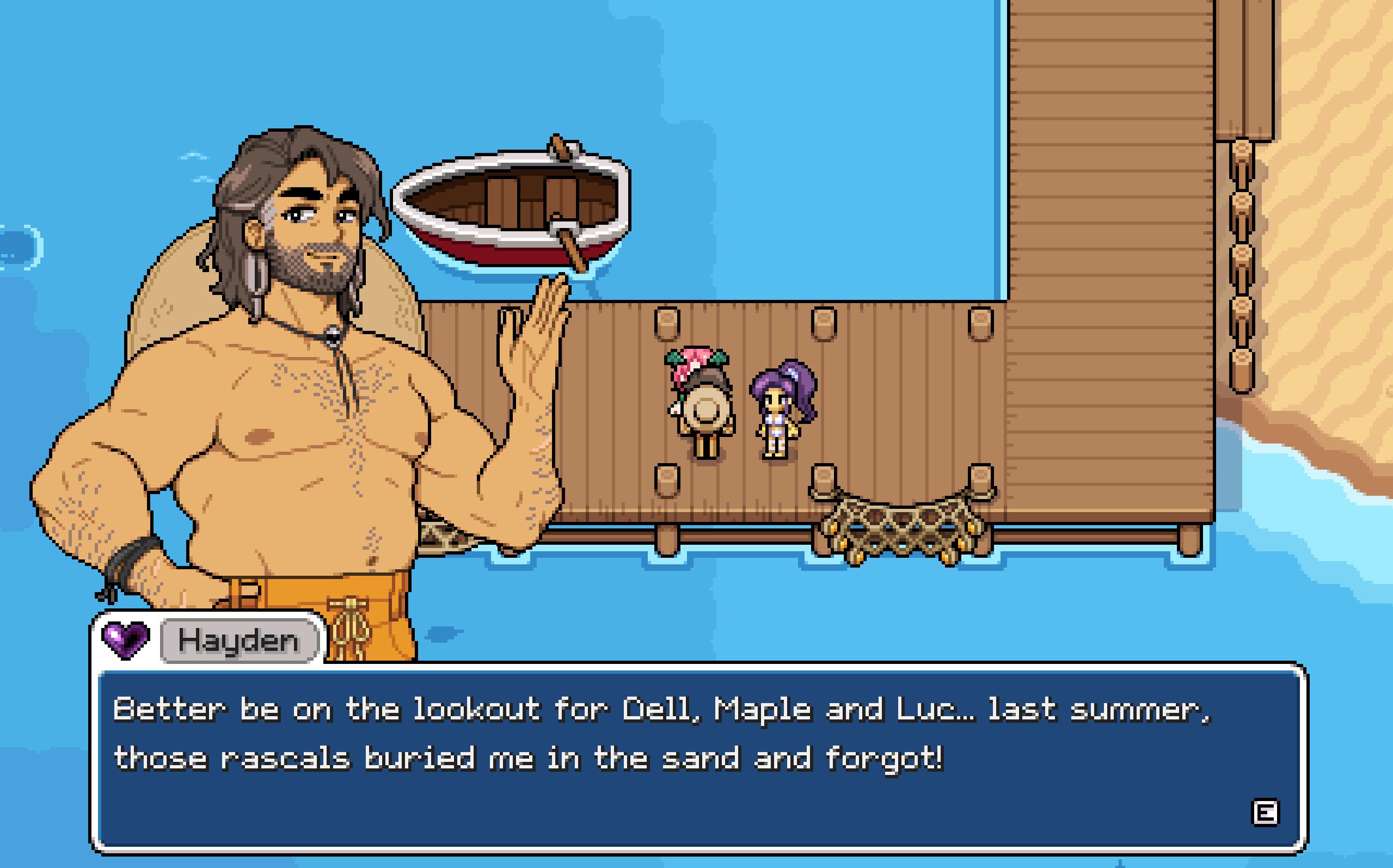Click the purple heart relationship icon
The height and width of the screenshot is (868, 1393).
(x=126, y=639)
